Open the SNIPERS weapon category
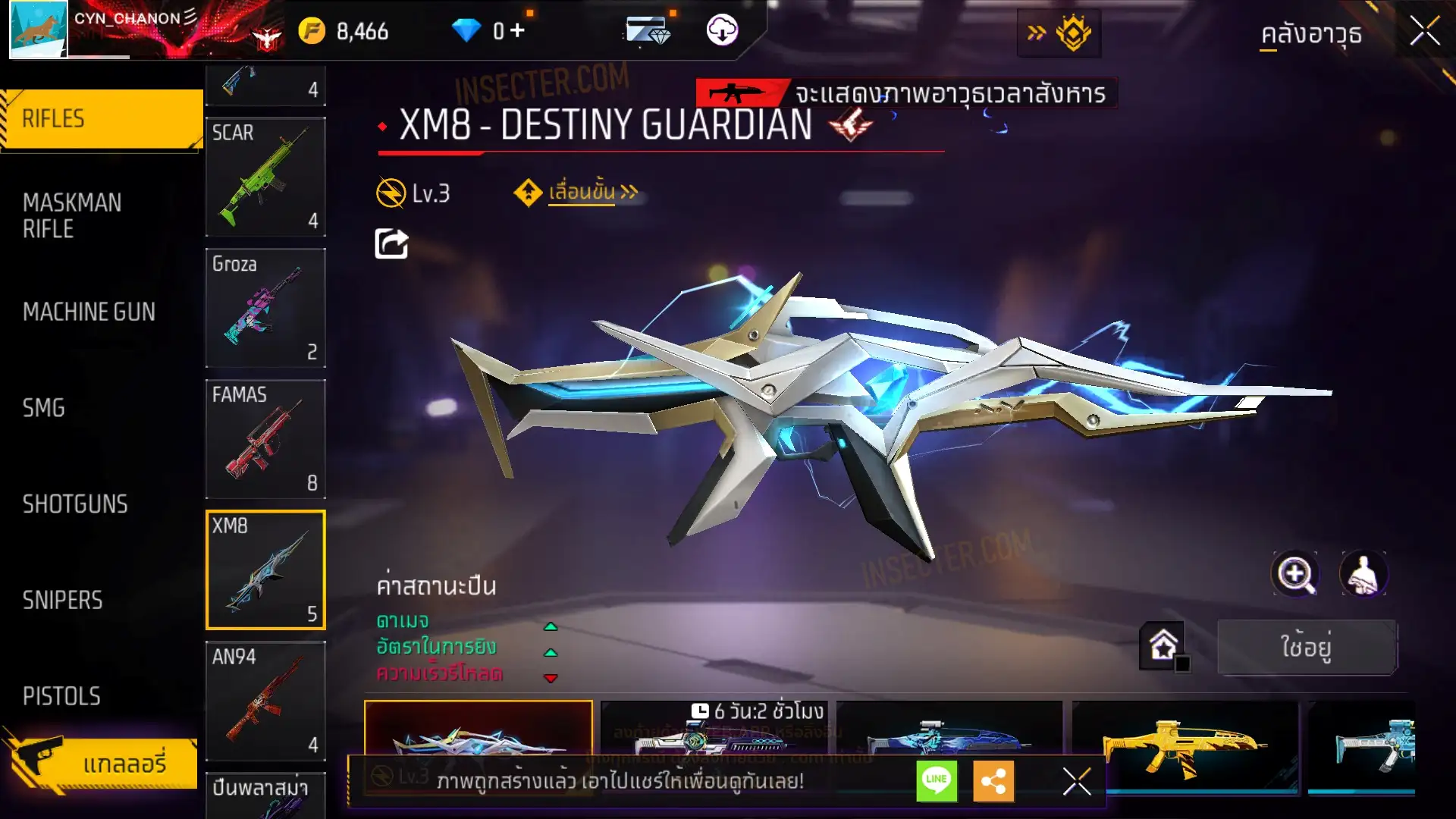 tap(62, 601)
